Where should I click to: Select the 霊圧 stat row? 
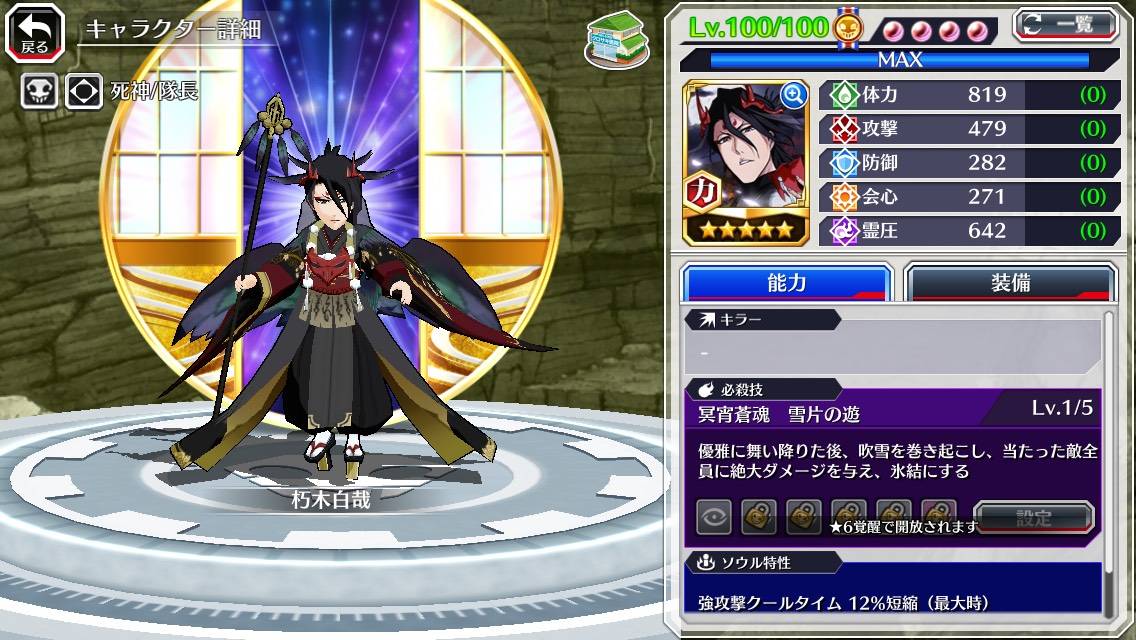[x=967, y=231]
